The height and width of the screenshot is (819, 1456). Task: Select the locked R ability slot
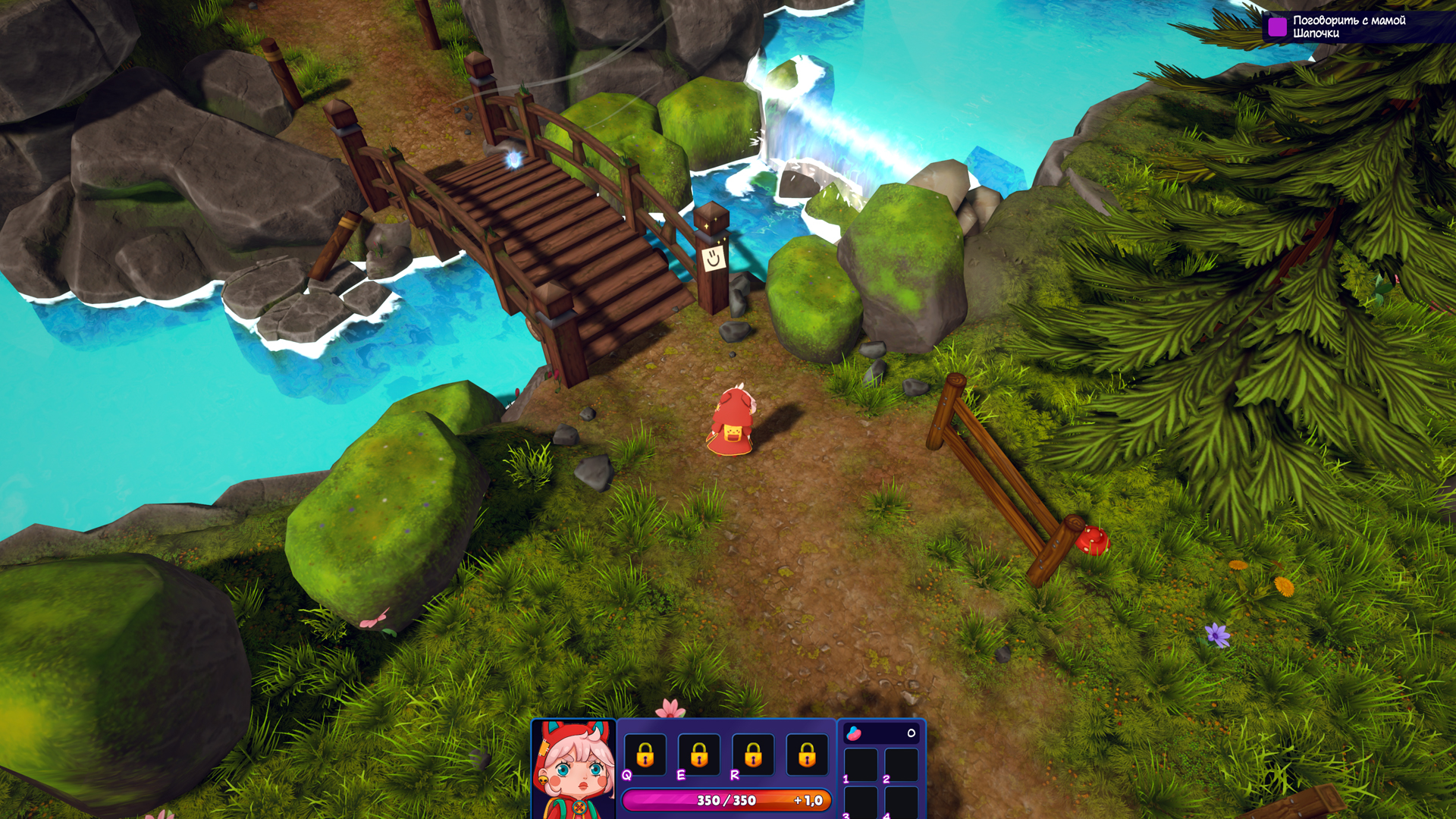click(x=753, y=755)
